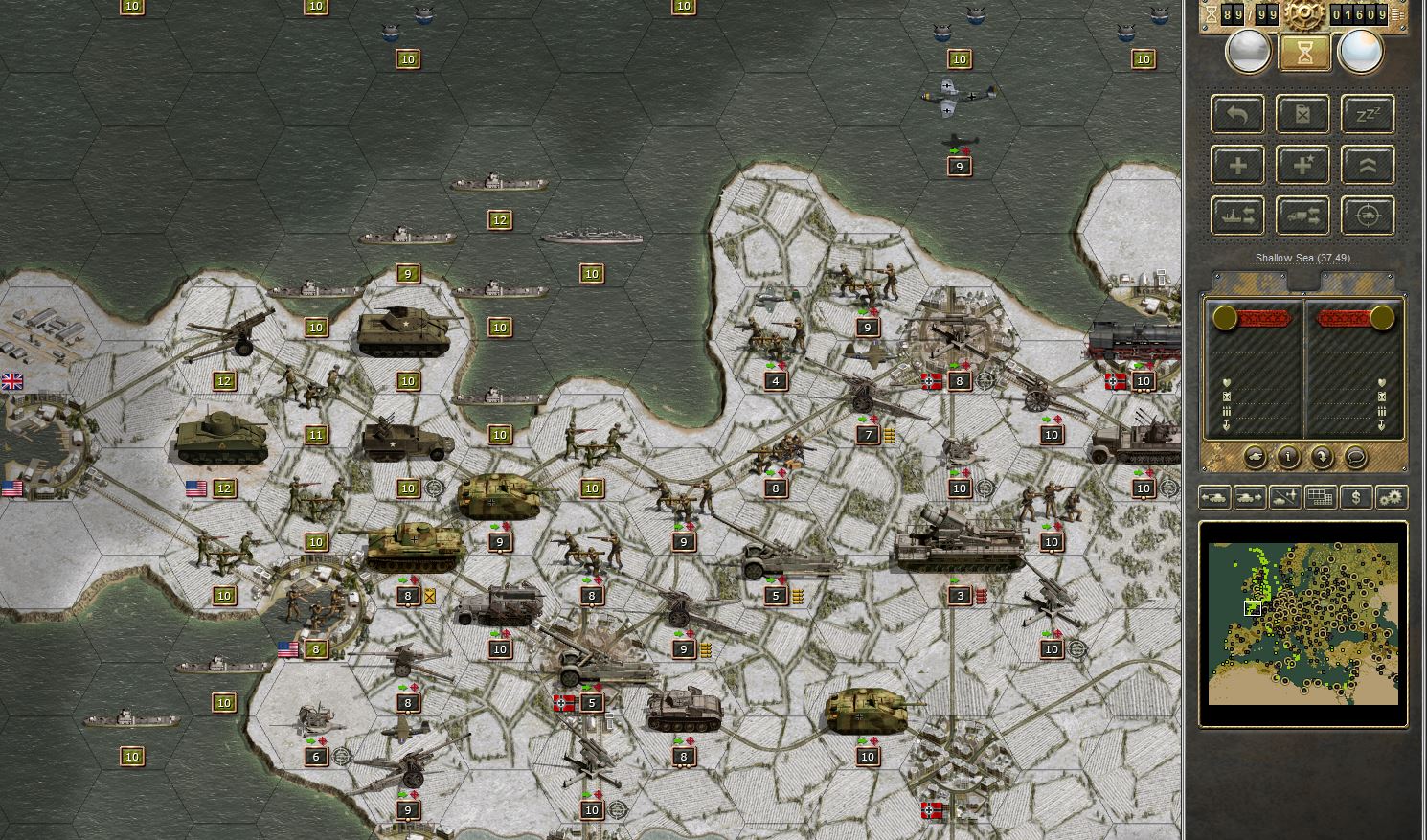Put the unit to sleep with ZZZ
Image resolution: width=1427 pixels, height=840 pixels.
pos(1368,114)
